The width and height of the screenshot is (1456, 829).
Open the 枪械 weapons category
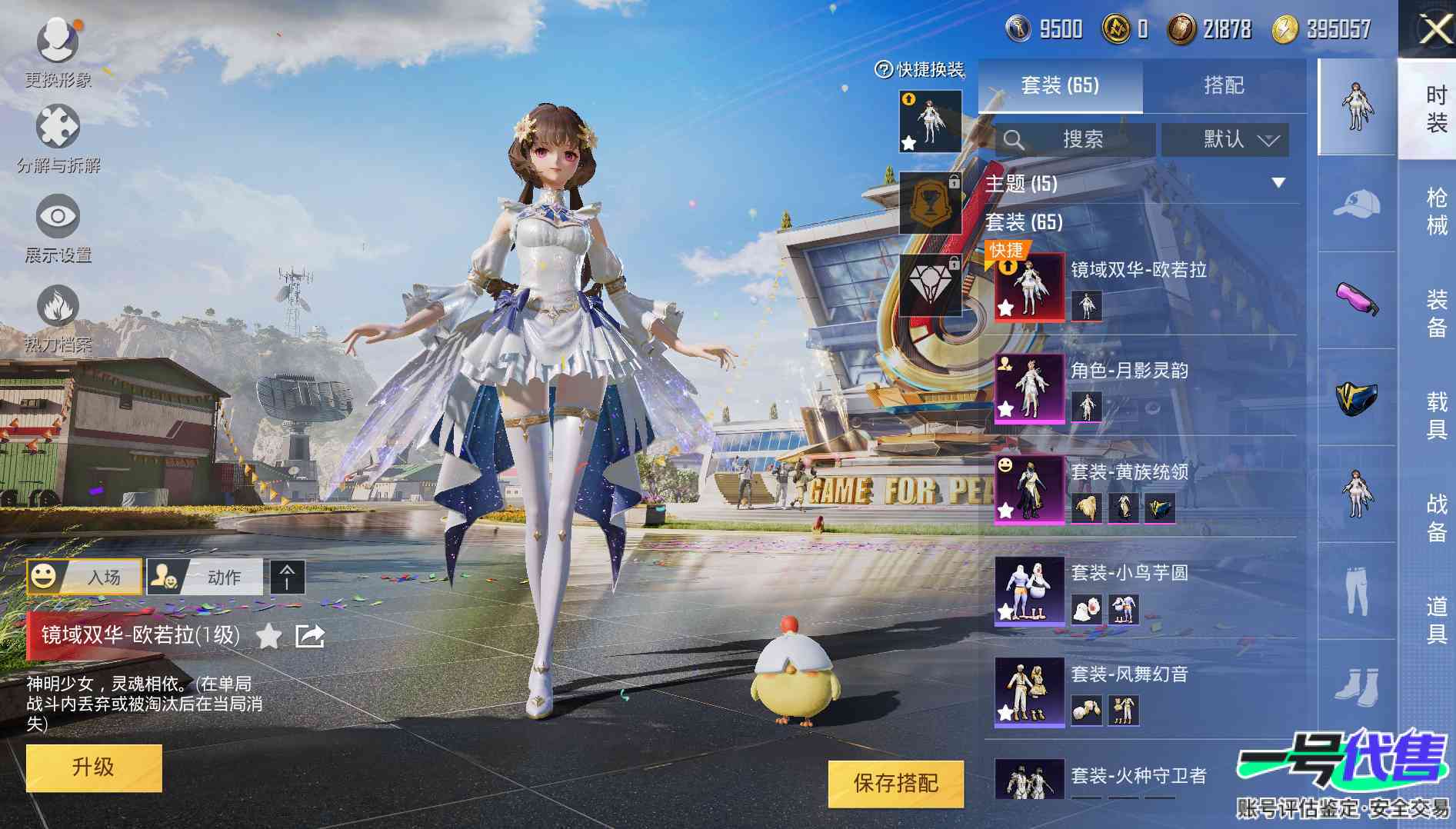coord(1436,211)
